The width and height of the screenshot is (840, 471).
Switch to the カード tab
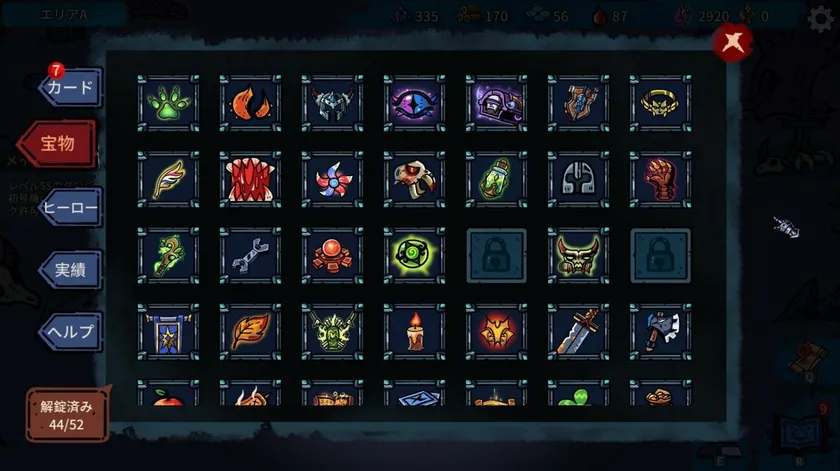(x=71, y=88)
